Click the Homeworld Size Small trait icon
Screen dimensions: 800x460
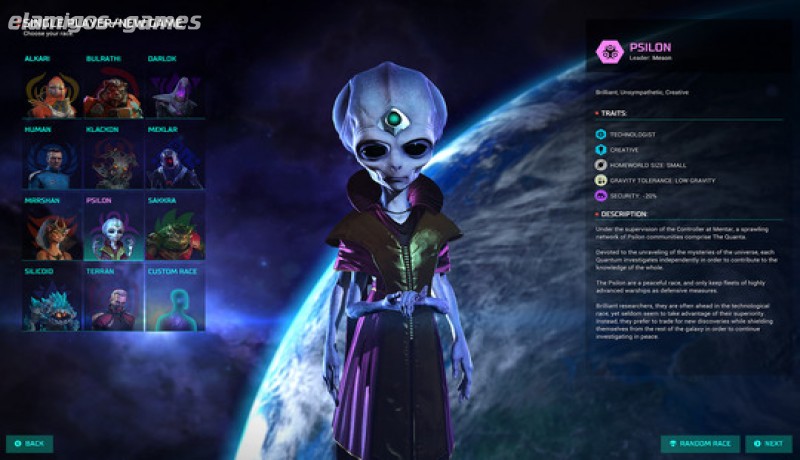[600, 165]
